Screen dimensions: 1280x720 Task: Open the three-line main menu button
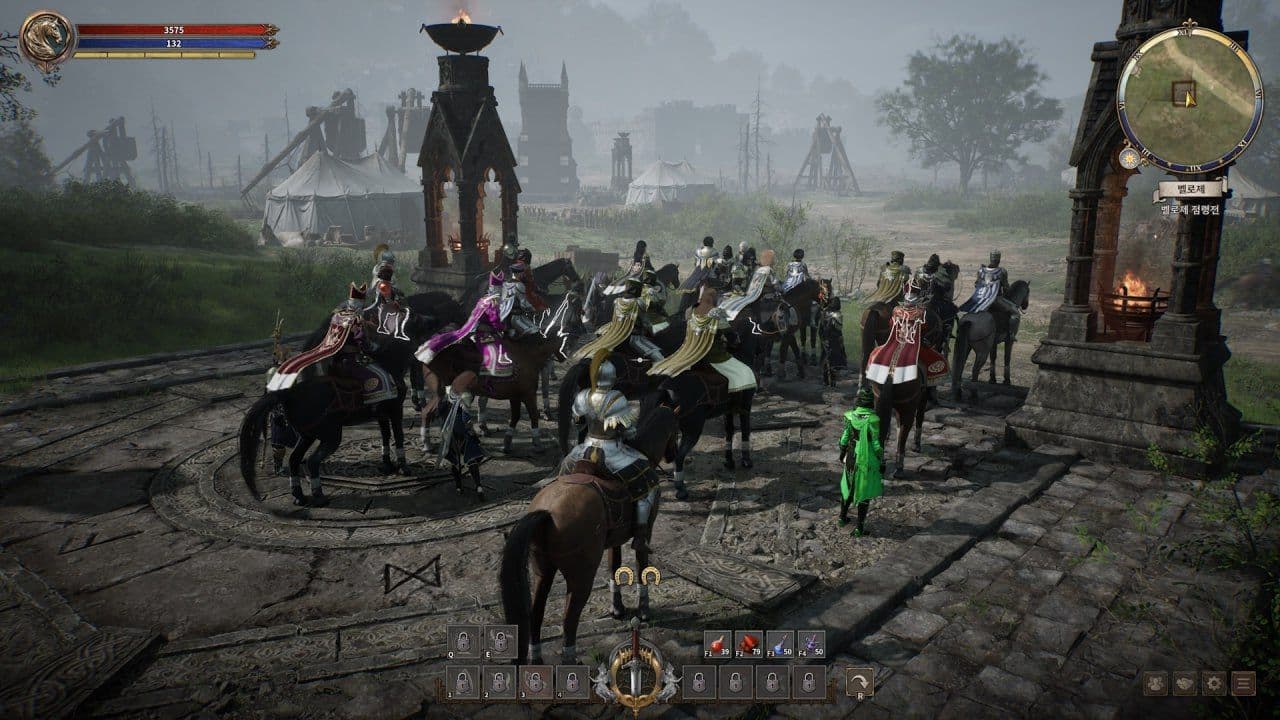[x=1243, y=684]
